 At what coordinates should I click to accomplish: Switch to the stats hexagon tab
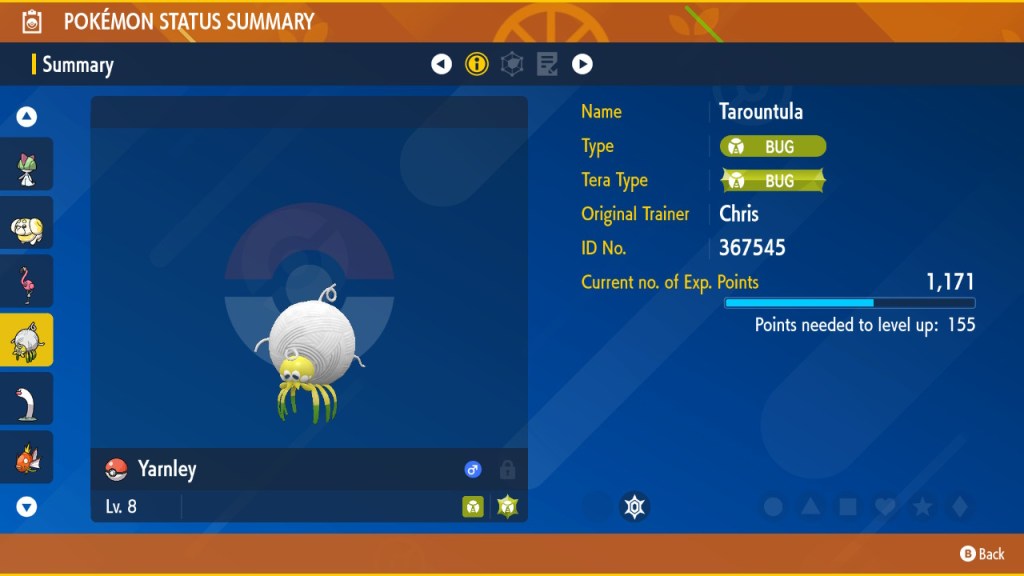(x=512, y=65)
